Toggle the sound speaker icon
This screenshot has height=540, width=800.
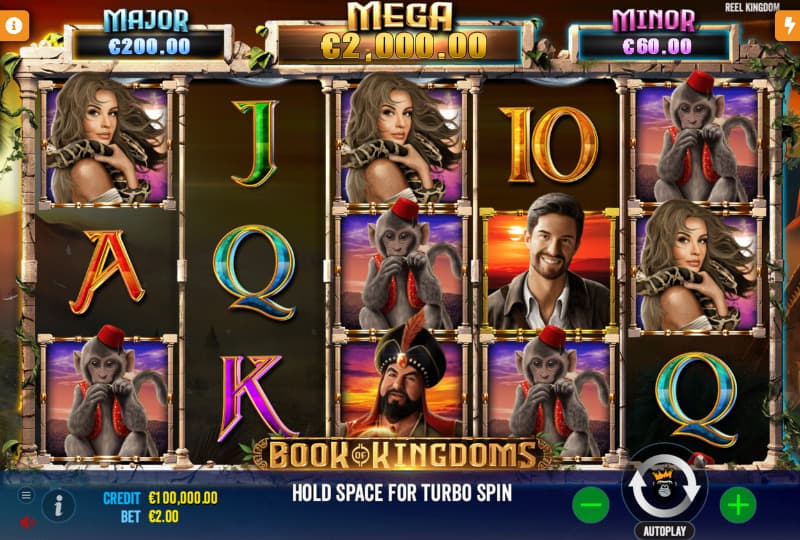pyautogui.click(x=26, y=521)
